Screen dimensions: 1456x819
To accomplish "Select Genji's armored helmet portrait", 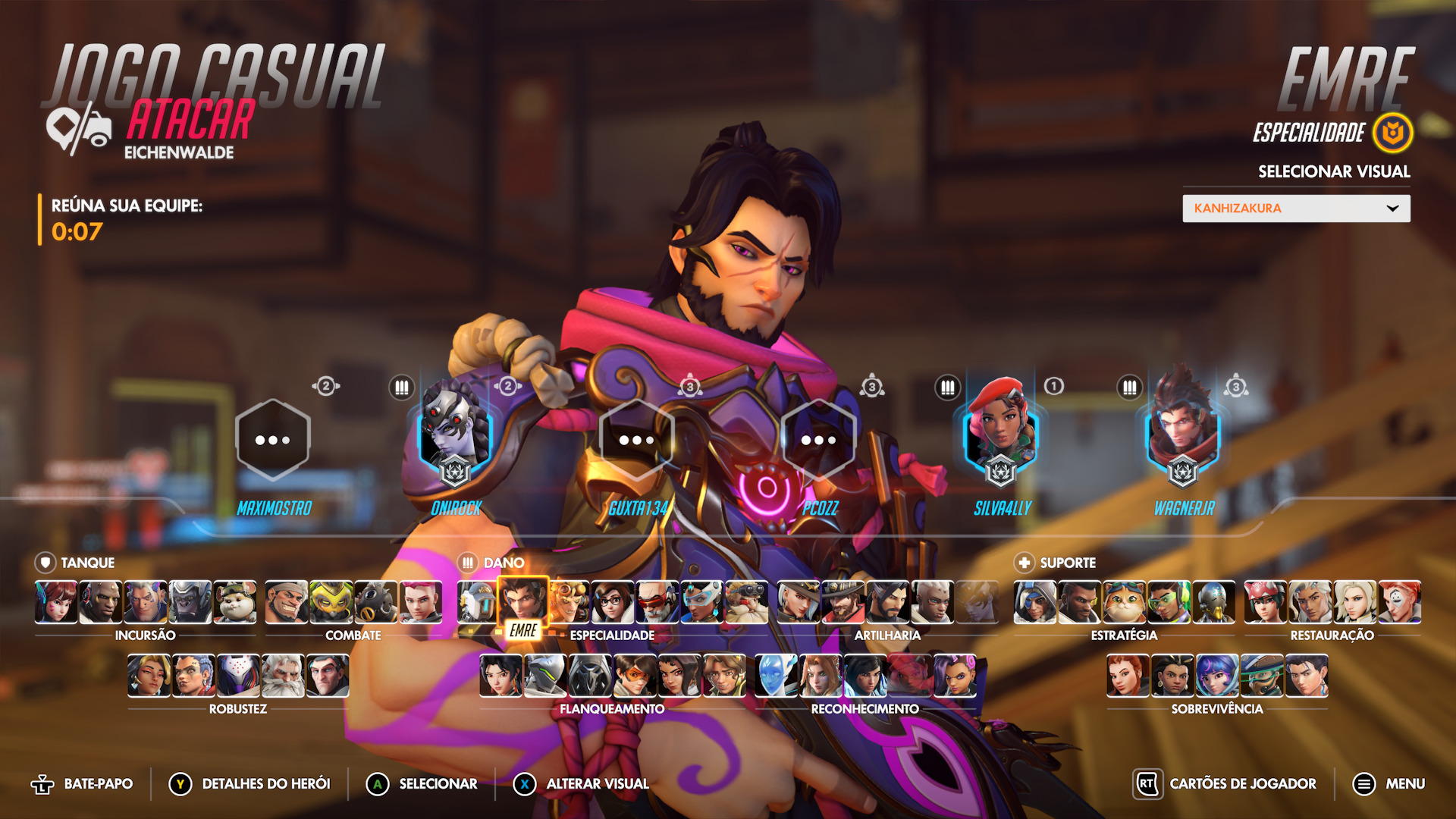I will click(x=545, y=676).
